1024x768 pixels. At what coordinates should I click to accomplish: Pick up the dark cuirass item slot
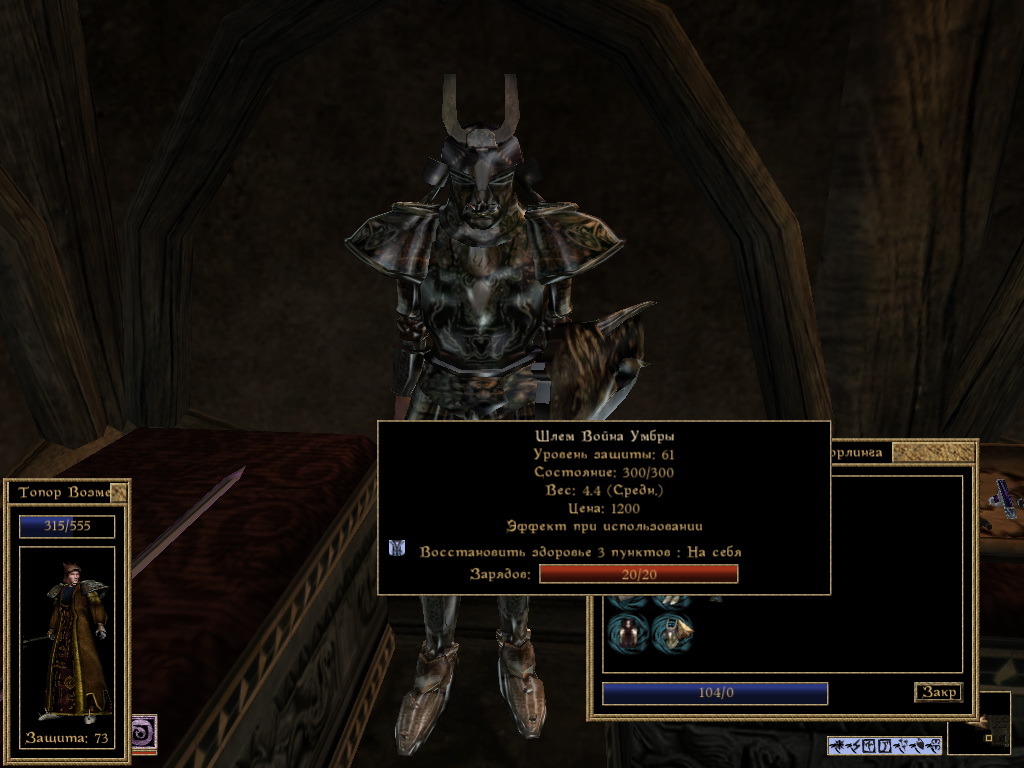point(628,633)
